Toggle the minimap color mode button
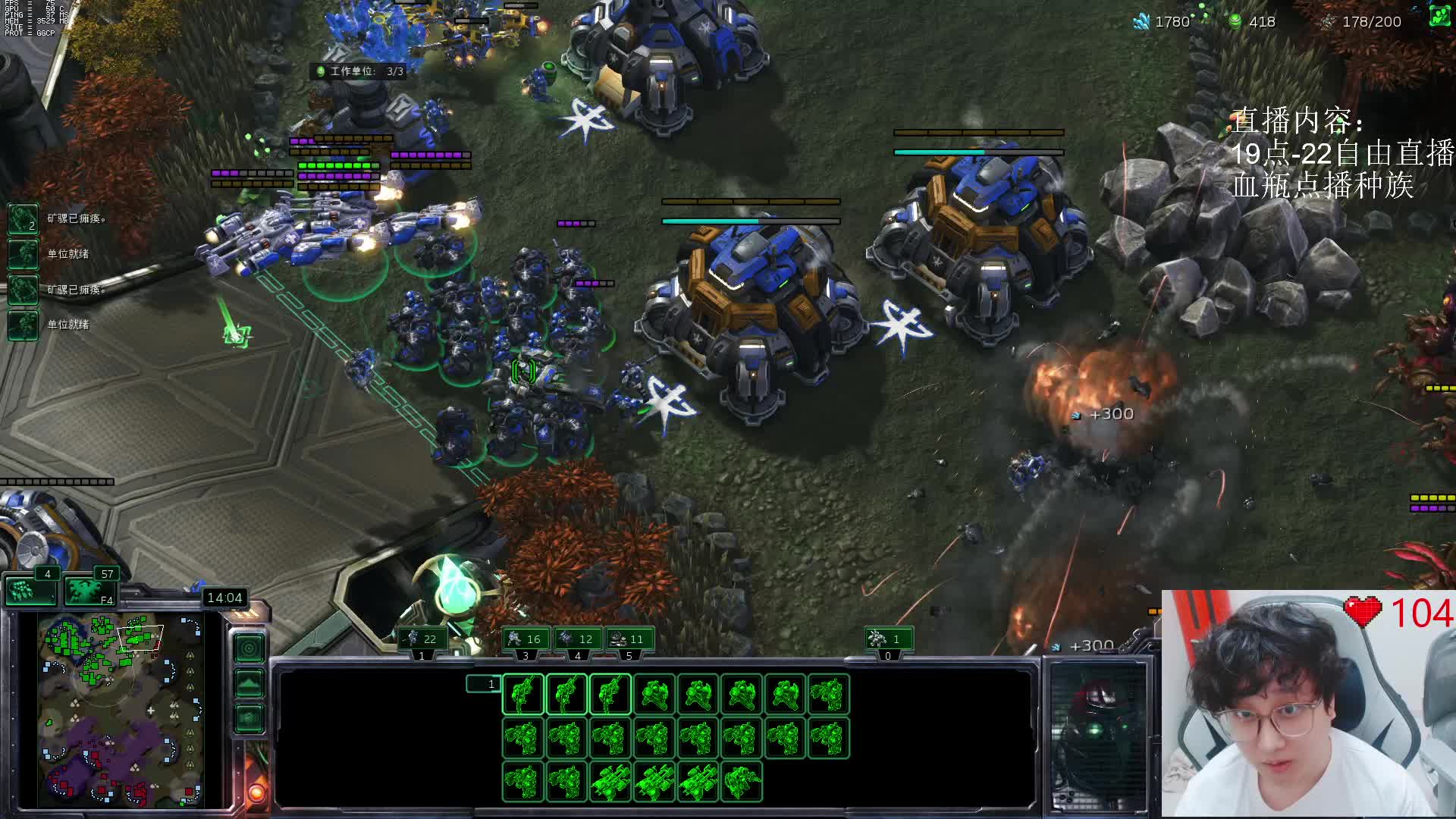 [249, 717]
